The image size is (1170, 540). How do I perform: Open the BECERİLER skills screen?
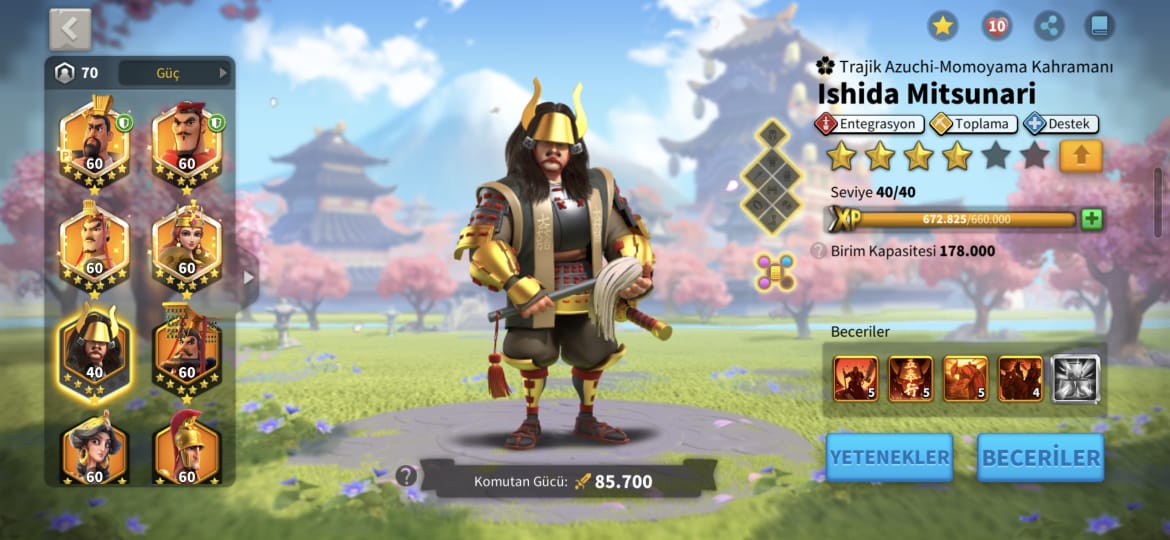(x=1041, y=457)
